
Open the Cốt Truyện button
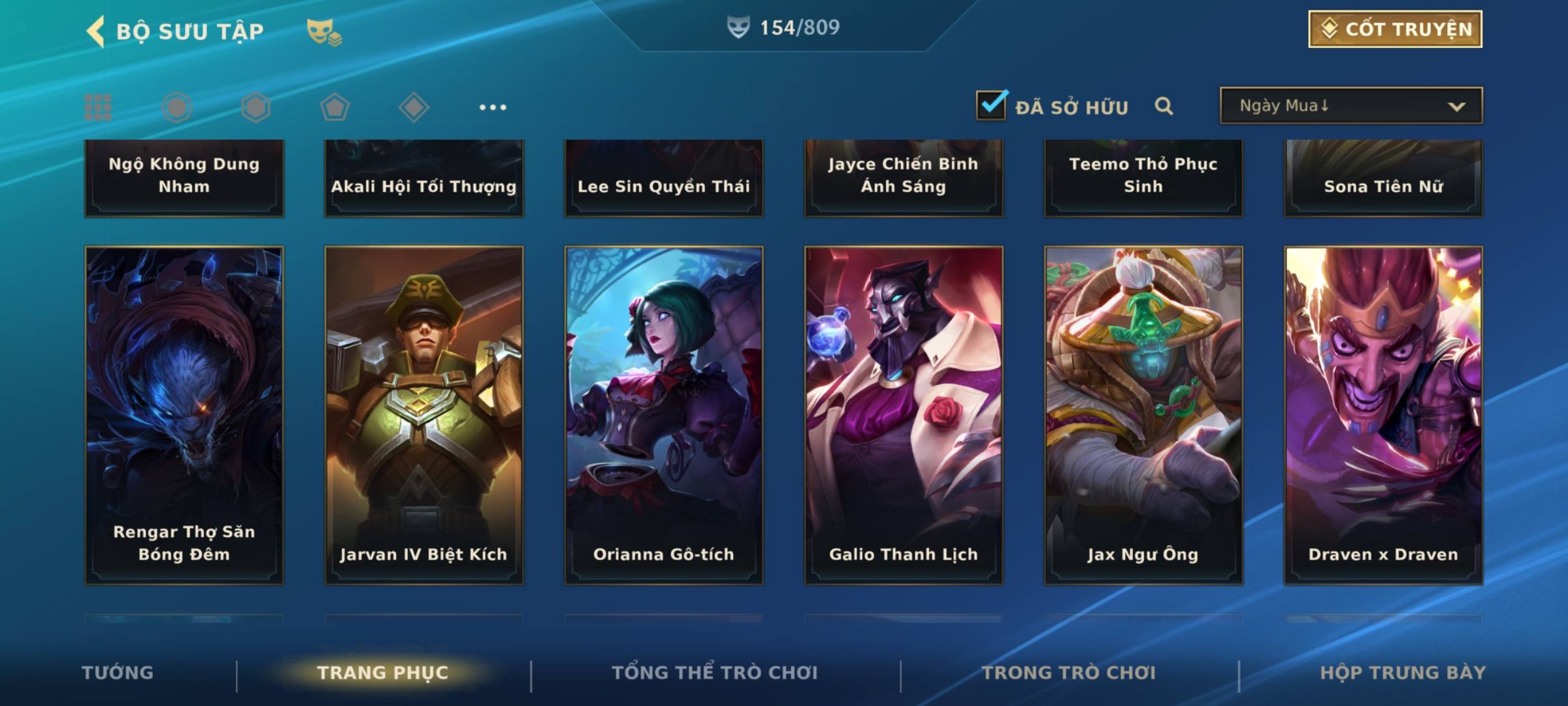tap(1395, 29)
